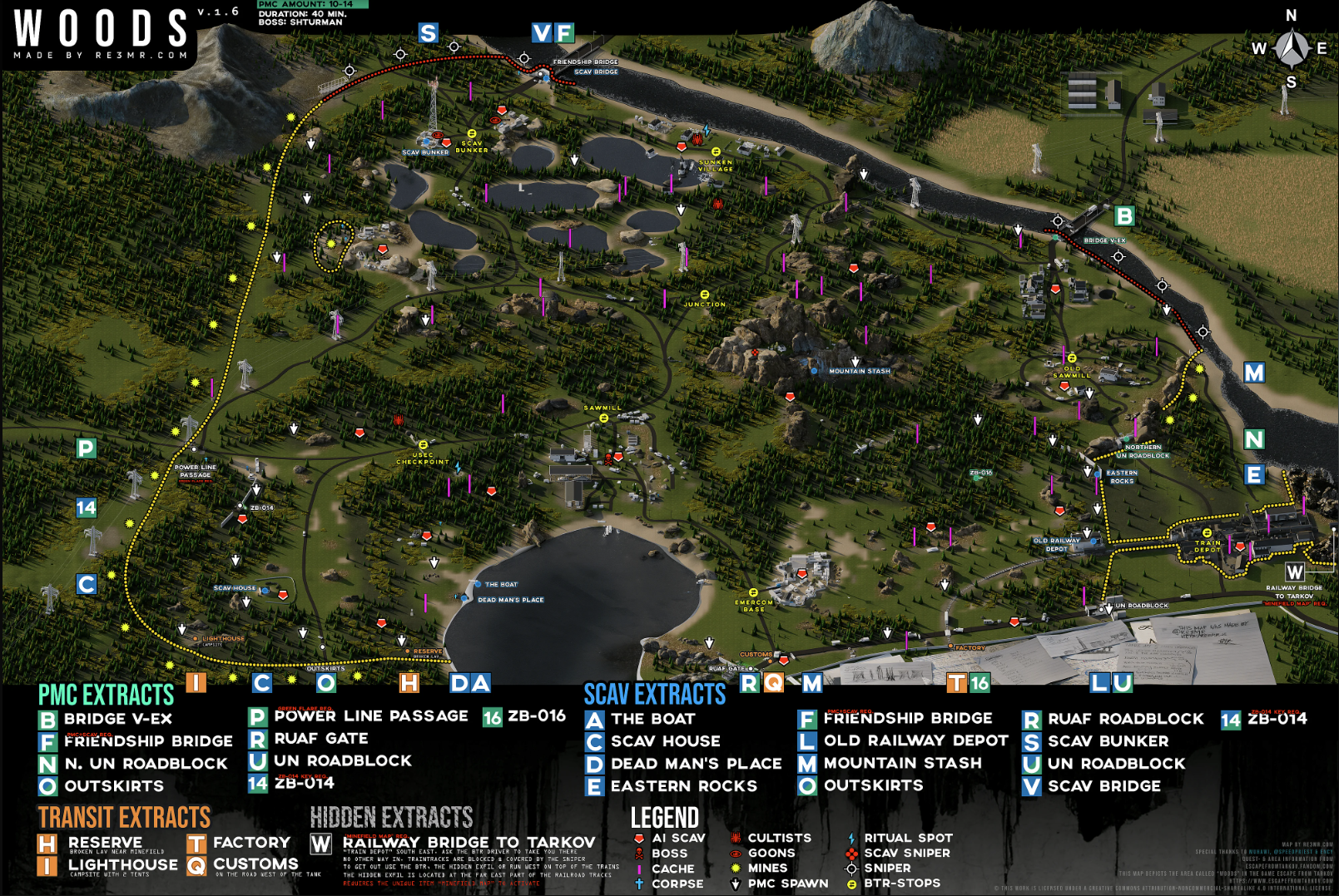Select Dead Man's Place legend entry
Screen dimensions: 1339x896
click(696, 764)
